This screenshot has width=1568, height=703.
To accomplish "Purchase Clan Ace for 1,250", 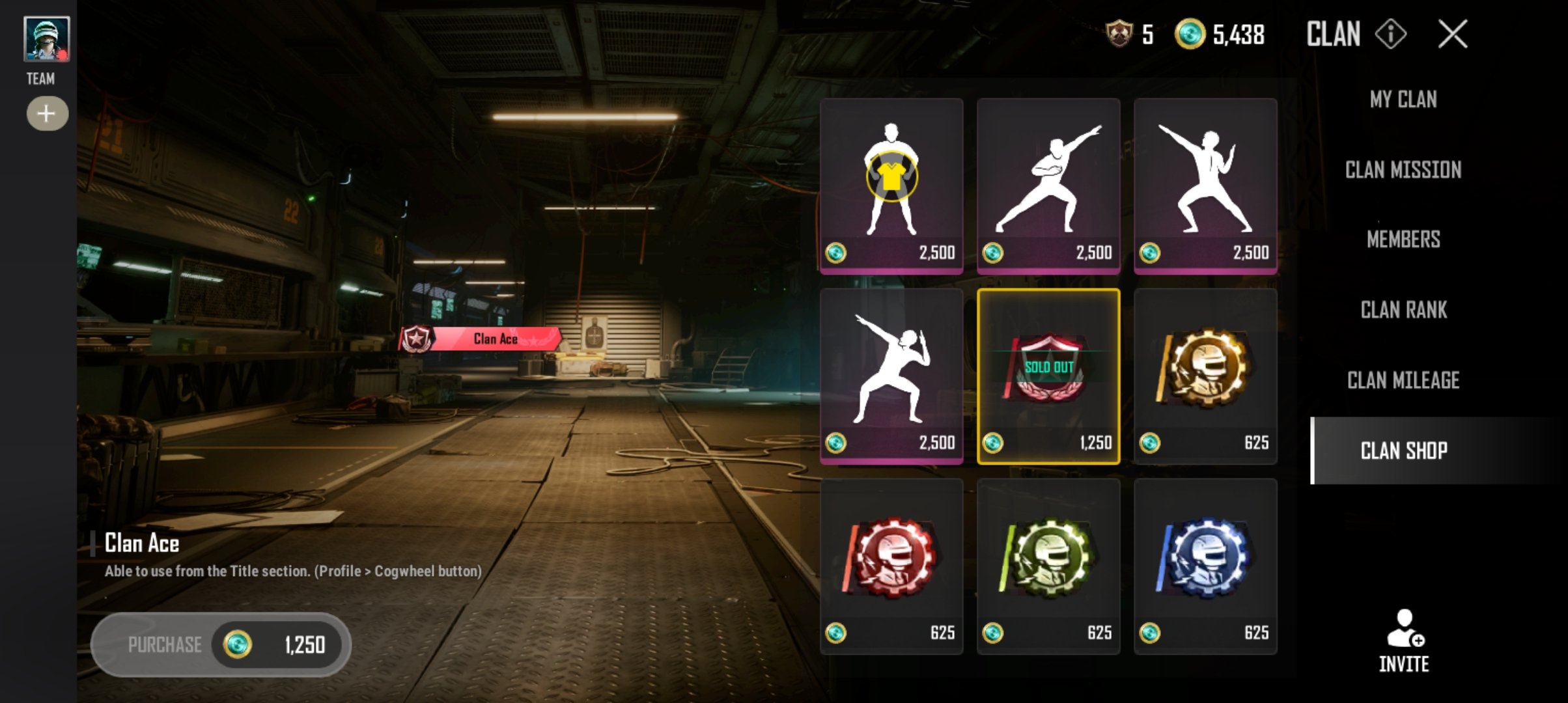I will pos(221,644).
